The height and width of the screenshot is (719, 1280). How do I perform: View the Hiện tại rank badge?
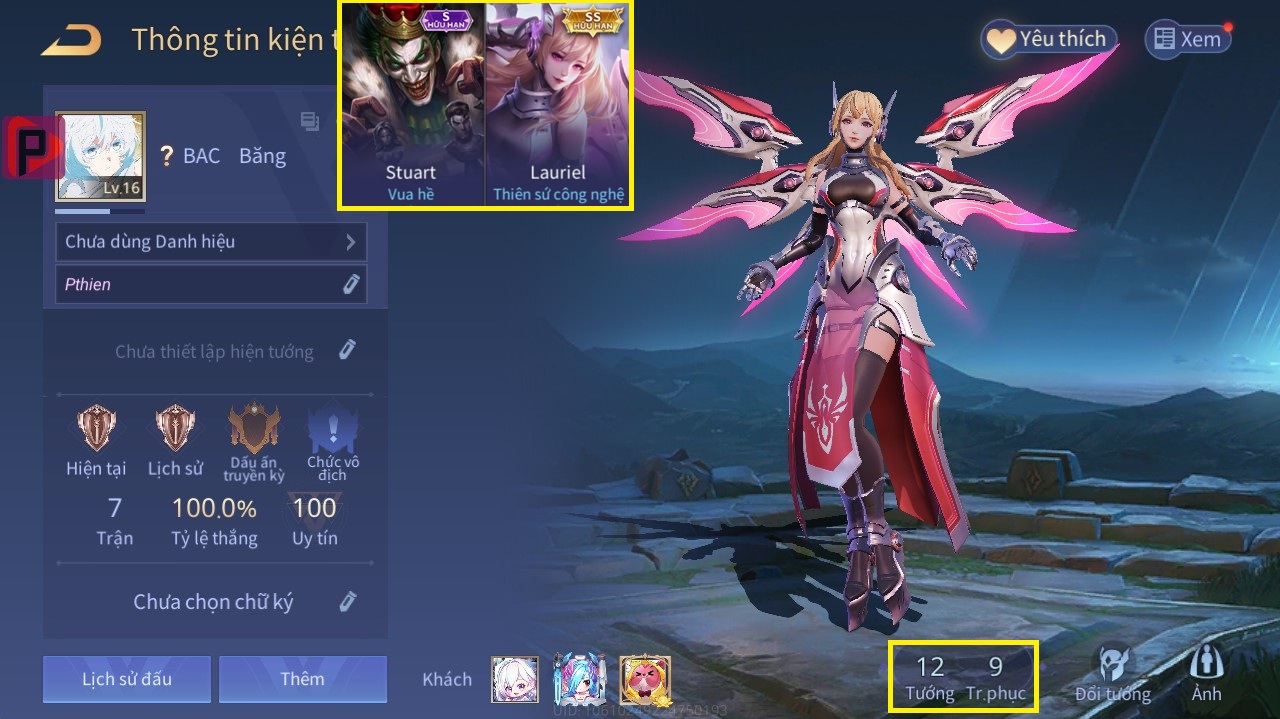98,430
